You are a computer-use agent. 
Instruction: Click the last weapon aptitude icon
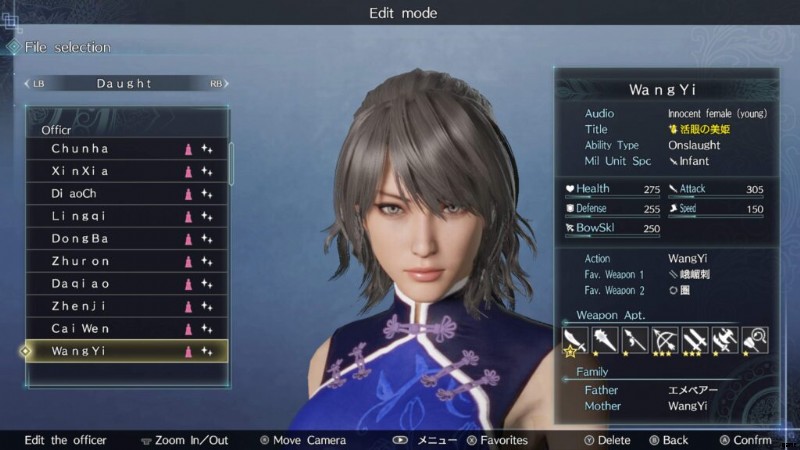tap(754, 341)
